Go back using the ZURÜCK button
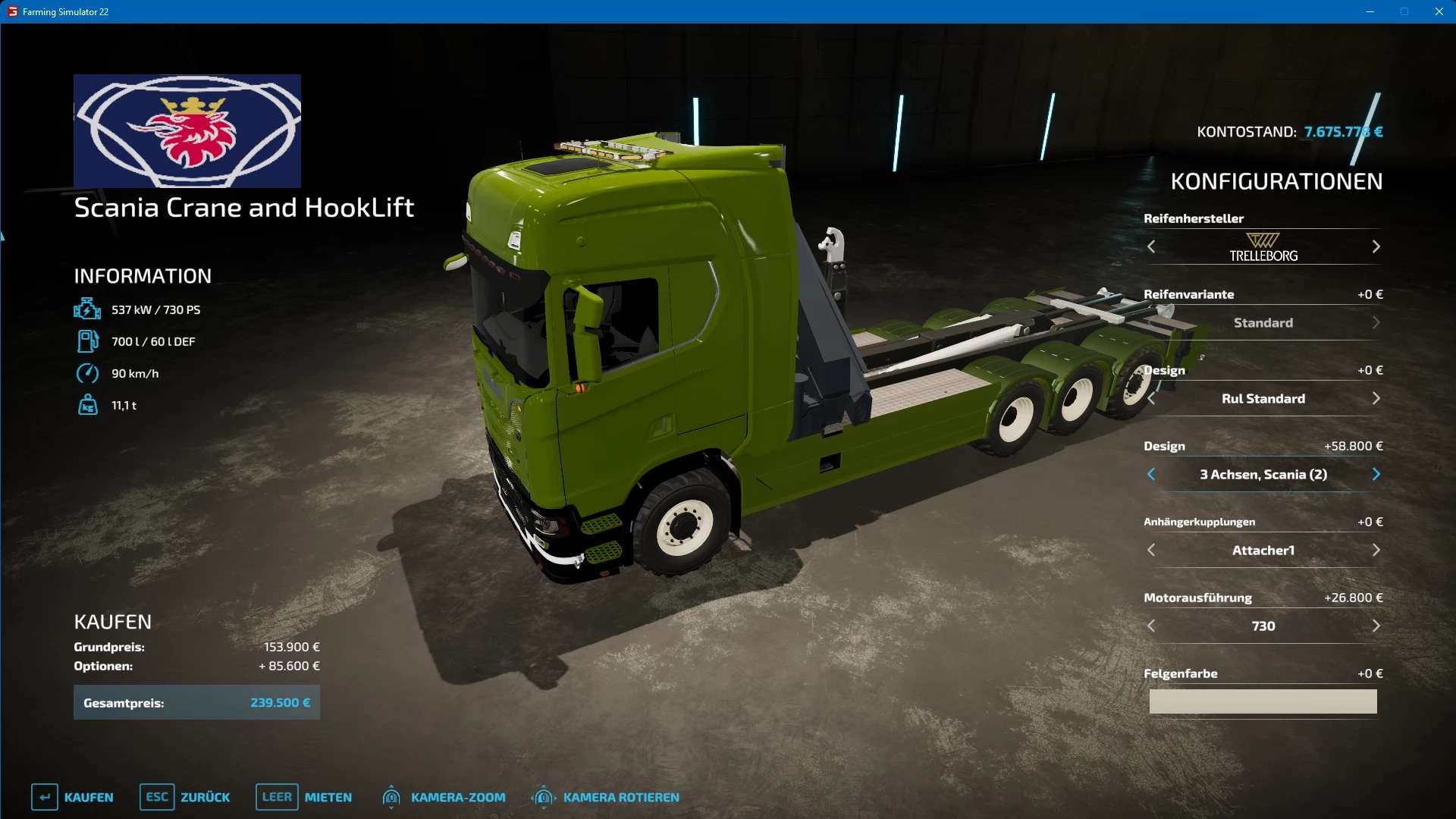The height and width of the screenshot is (819, 1456). click(x=185, y=797)
